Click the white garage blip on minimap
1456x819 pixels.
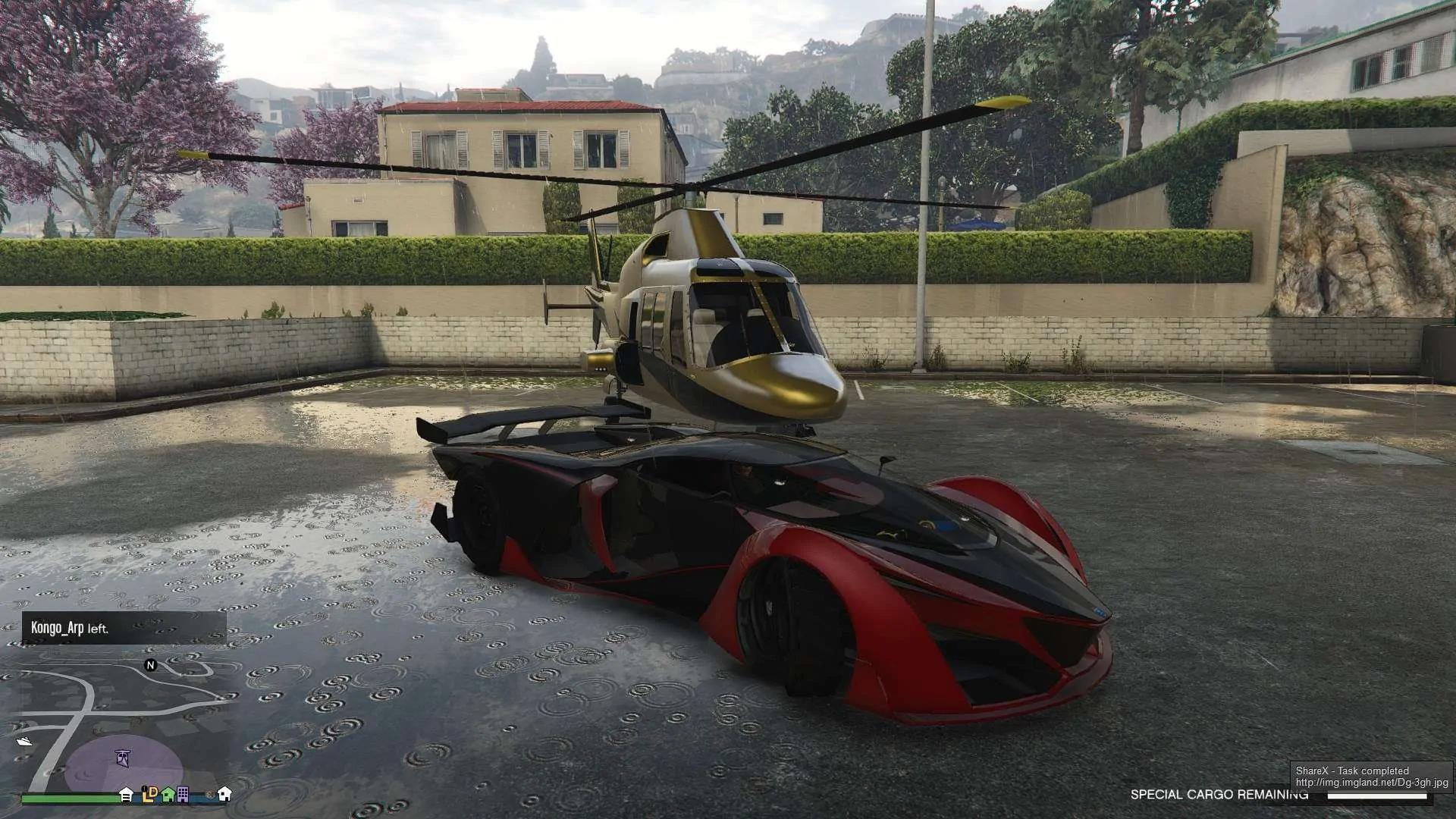[x=127, y=794]
